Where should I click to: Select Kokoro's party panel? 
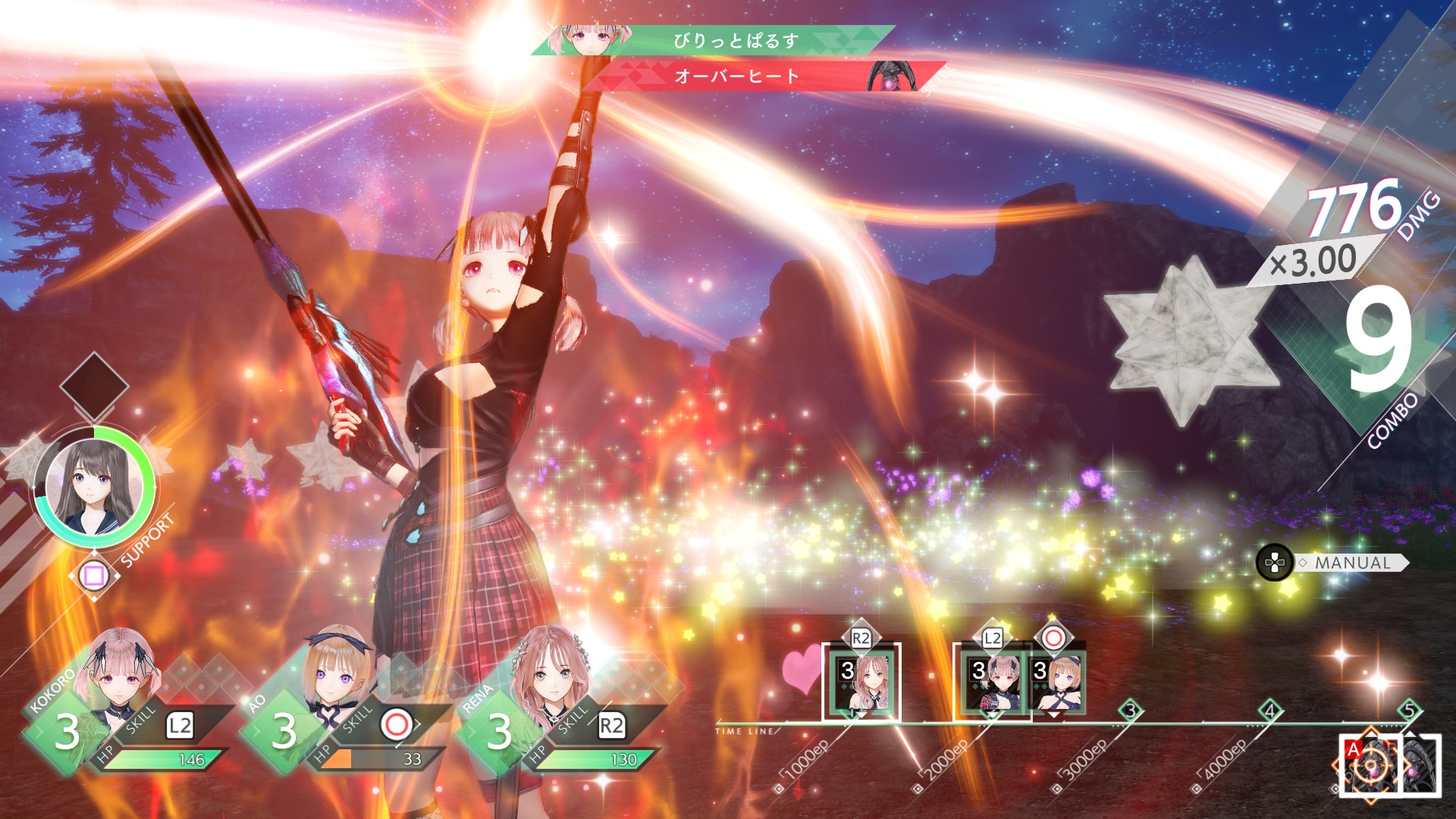(125, 709)
